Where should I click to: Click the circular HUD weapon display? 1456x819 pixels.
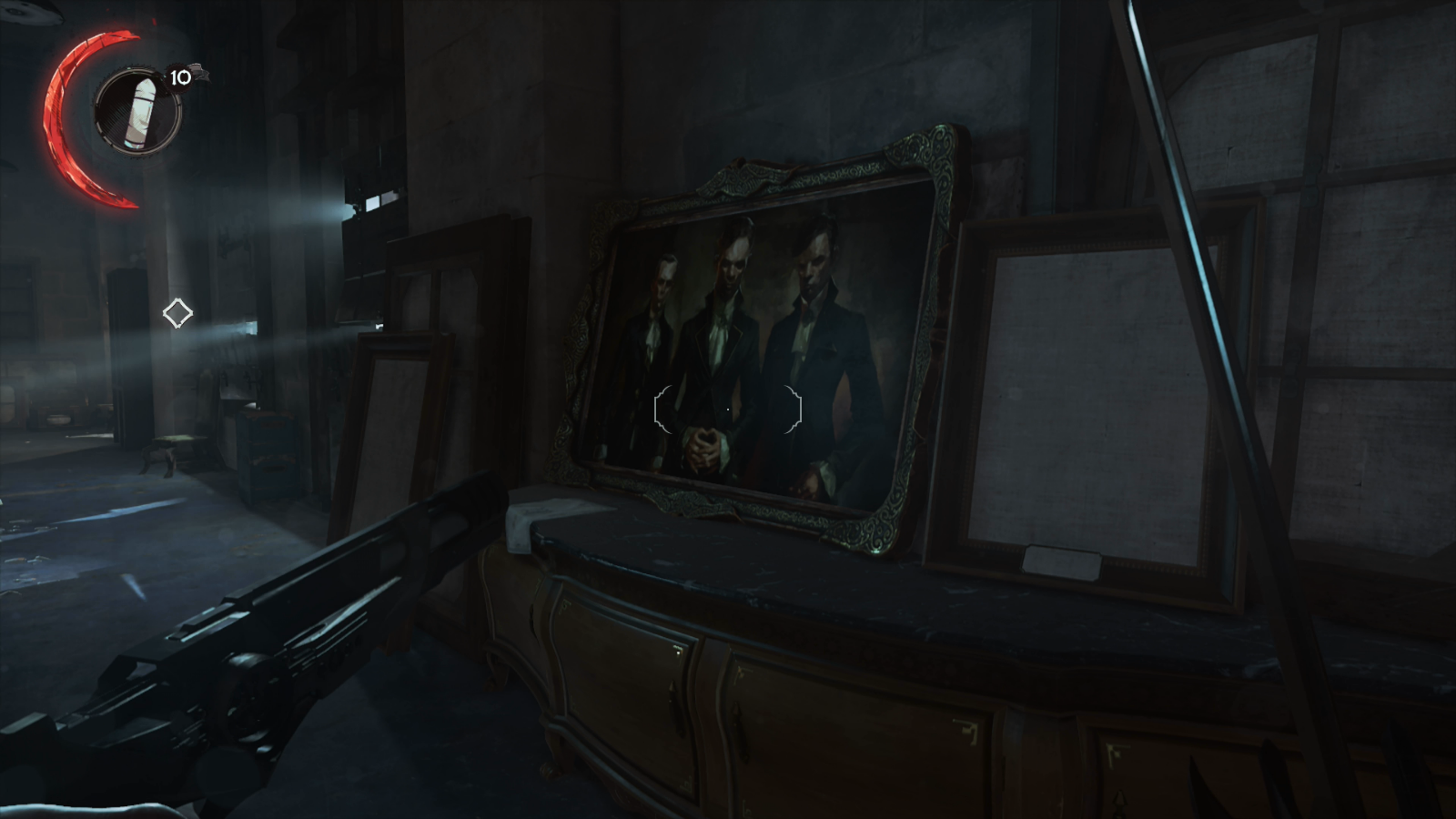coord(136,109)
